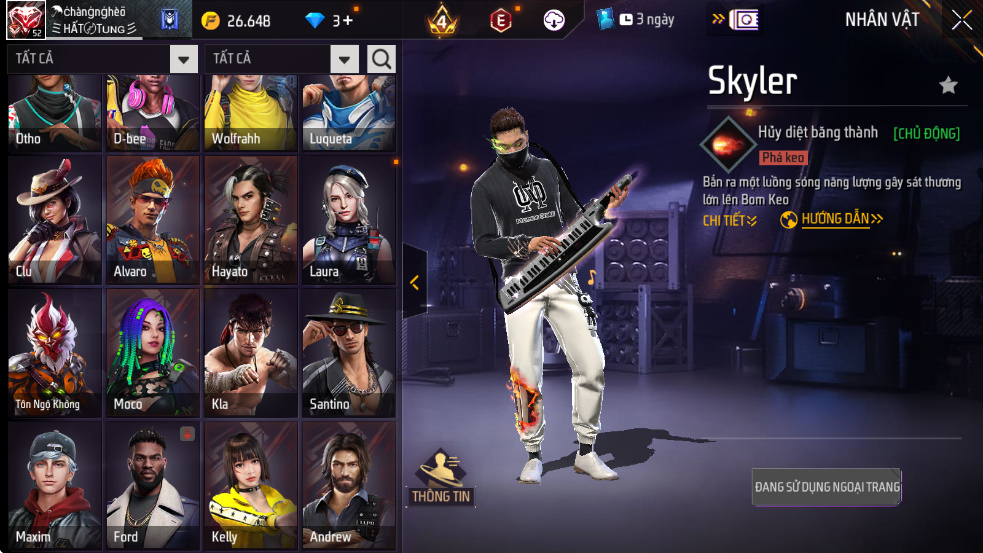
Task: Open the magnifier search button
Action: [x=381, y=59]
